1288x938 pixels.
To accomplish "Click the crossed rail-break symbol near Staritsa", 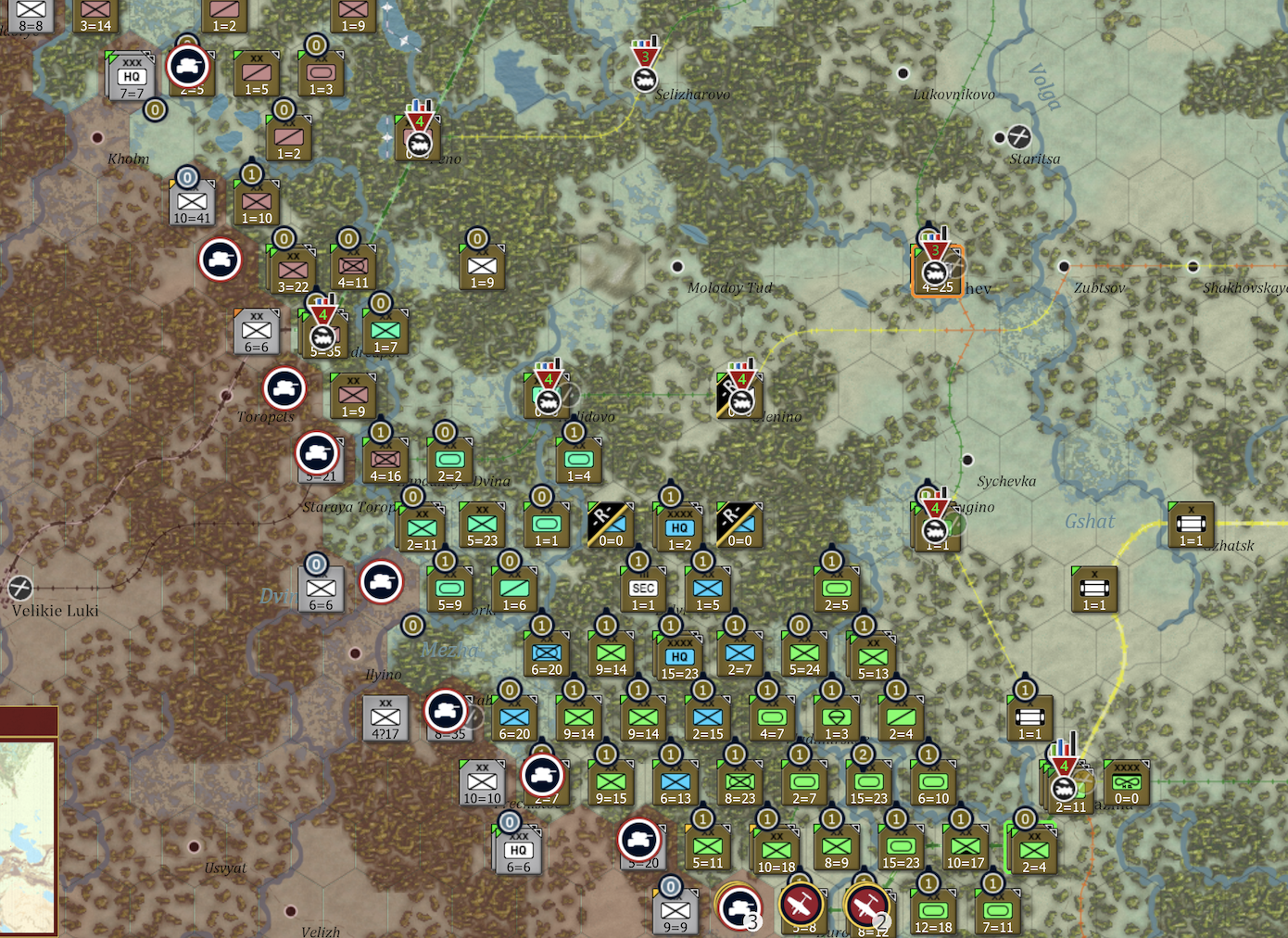I will tap(1019, 137).
